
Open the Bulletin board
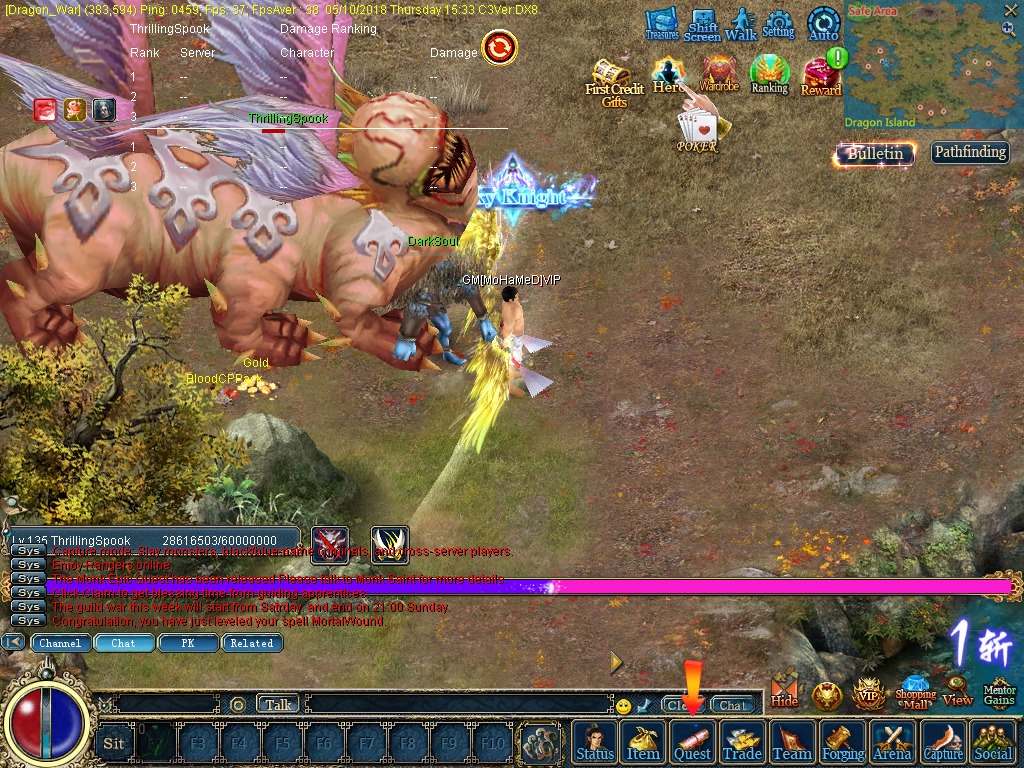click(x=875, y=153)
